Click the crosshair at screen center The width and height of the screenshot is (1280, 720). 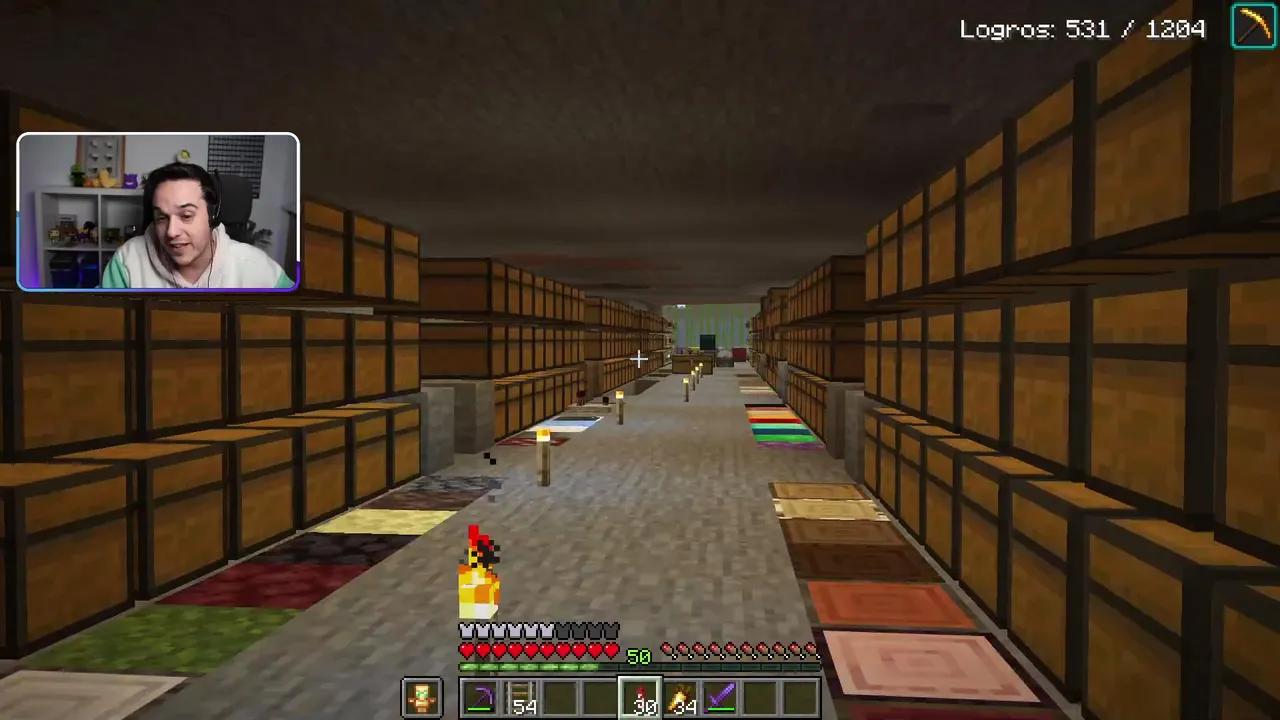[x=640, y=359]
